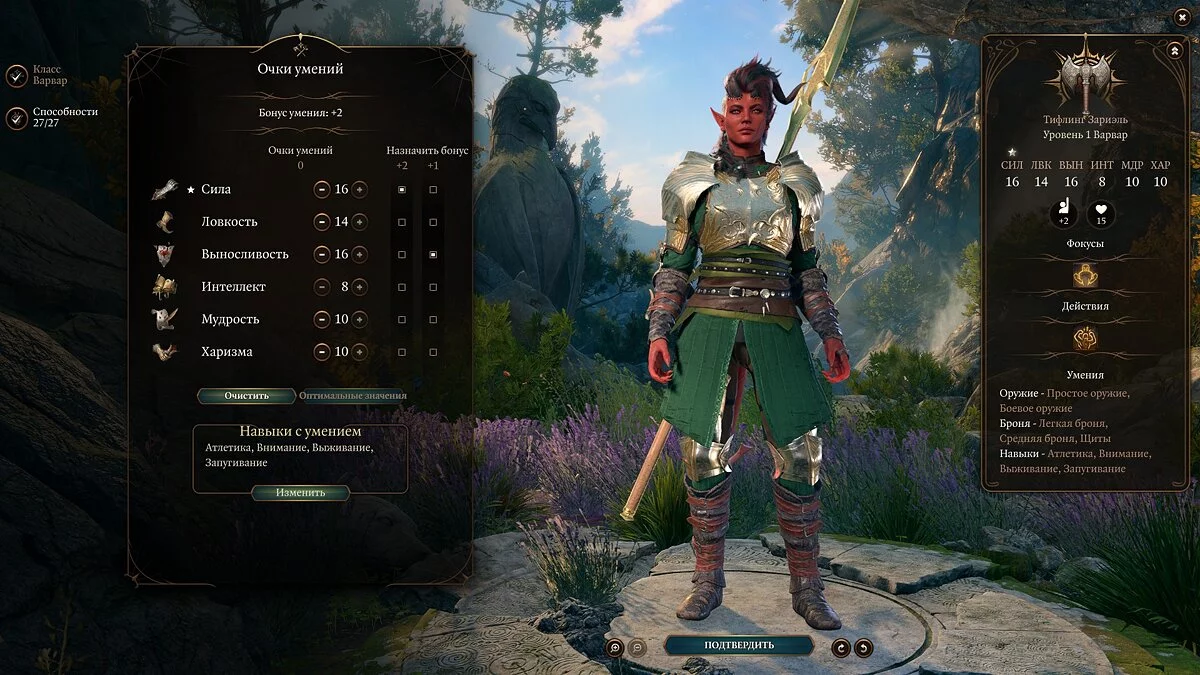Close character creation with the X button
Image resolution: width=1200 pixels, height=675 pixels.
click(1180, 18)
